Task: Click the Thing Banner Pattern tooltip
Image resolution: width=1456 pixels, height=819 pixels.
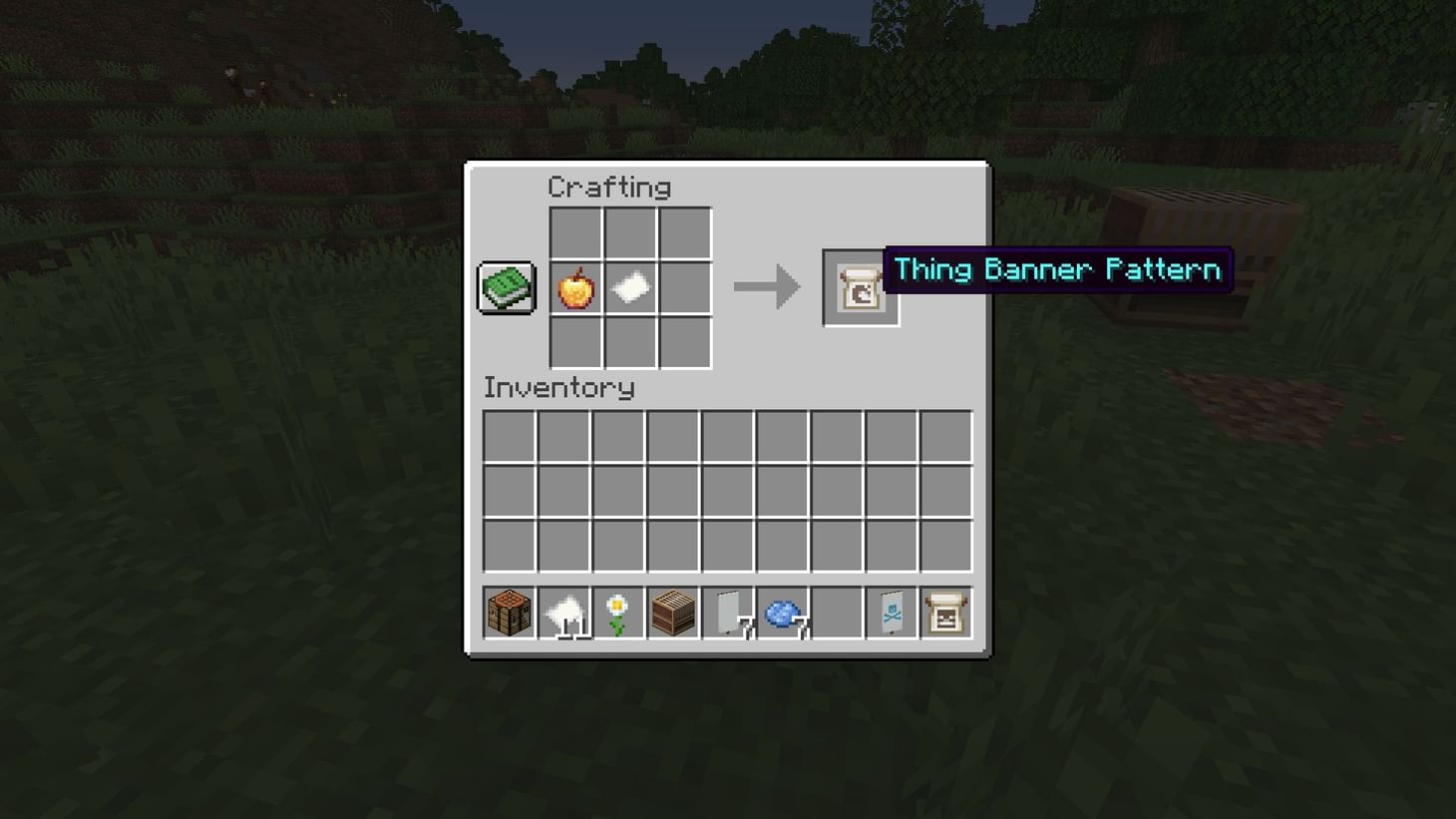Action: click(1057, 269)
